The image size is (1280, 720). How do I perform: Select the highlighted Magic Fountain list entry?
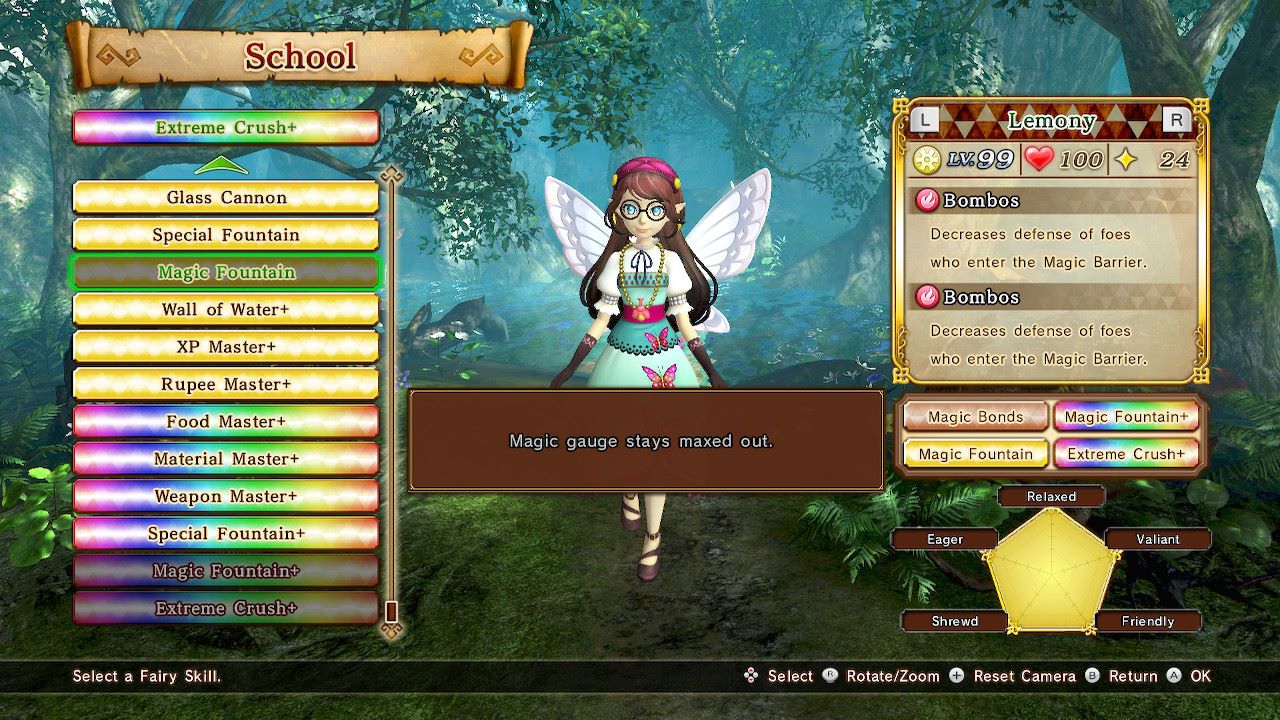tap(226, 272)
